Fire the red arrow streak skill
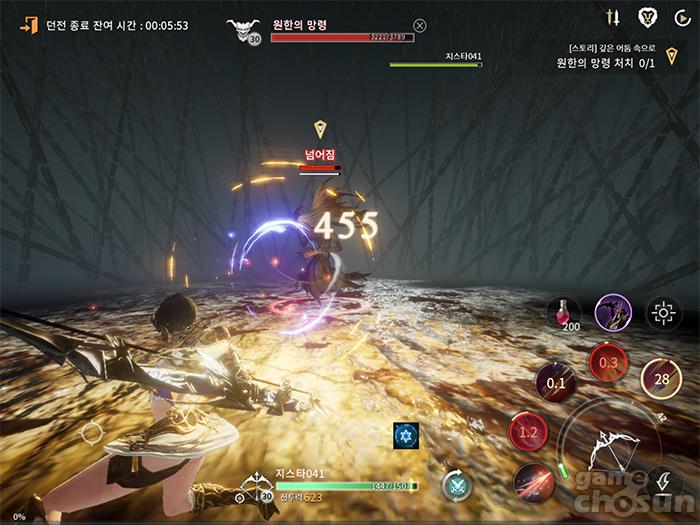 pos(533,484)
